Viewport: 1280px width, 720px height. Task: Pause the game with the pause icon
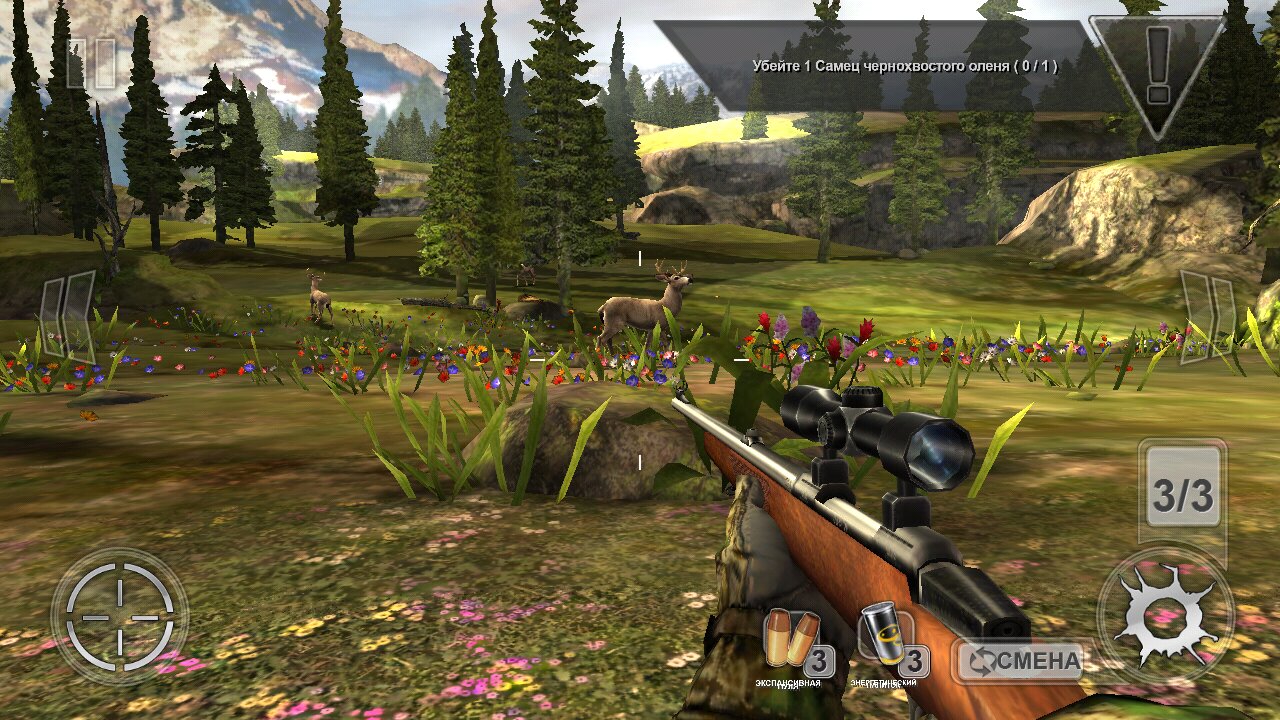coord(90,63)
